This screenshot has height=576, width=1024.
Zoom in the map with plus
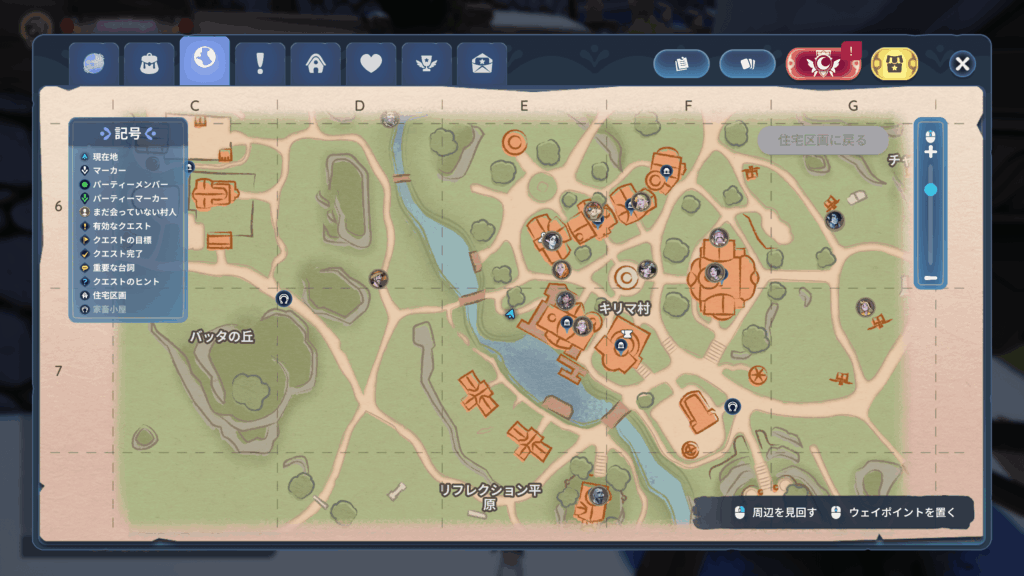[930, 152]
